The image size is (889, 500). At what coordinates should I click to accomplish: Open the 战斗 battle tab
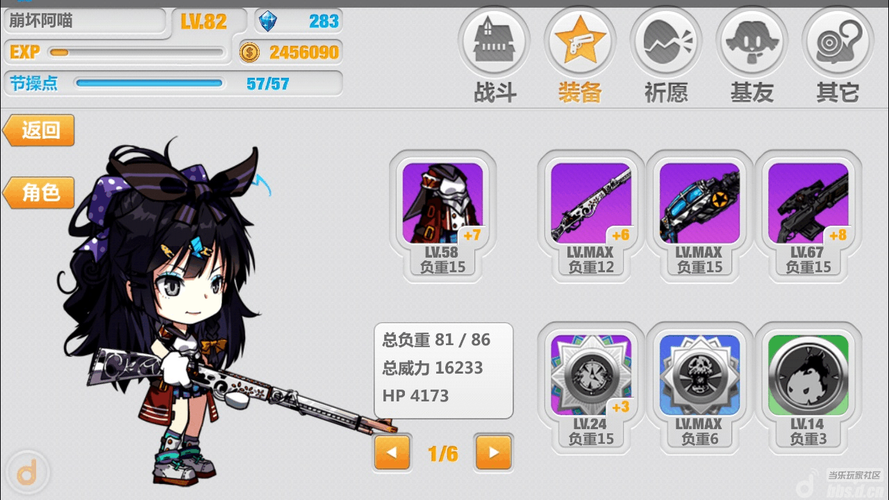tap(493, 56)
